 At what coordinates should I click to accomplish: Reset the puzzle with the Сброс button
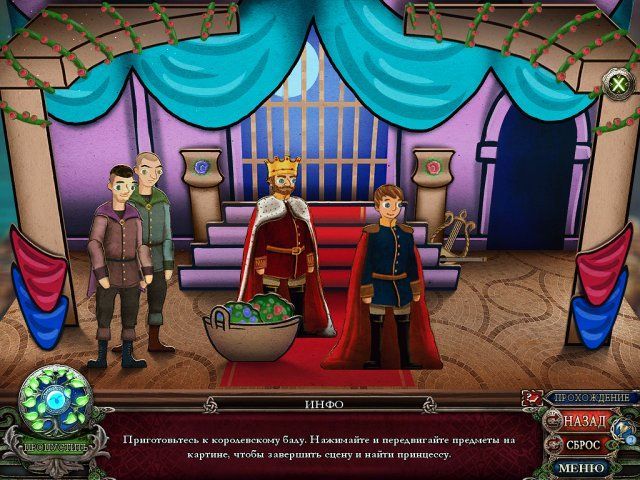(x=582, y=444)
